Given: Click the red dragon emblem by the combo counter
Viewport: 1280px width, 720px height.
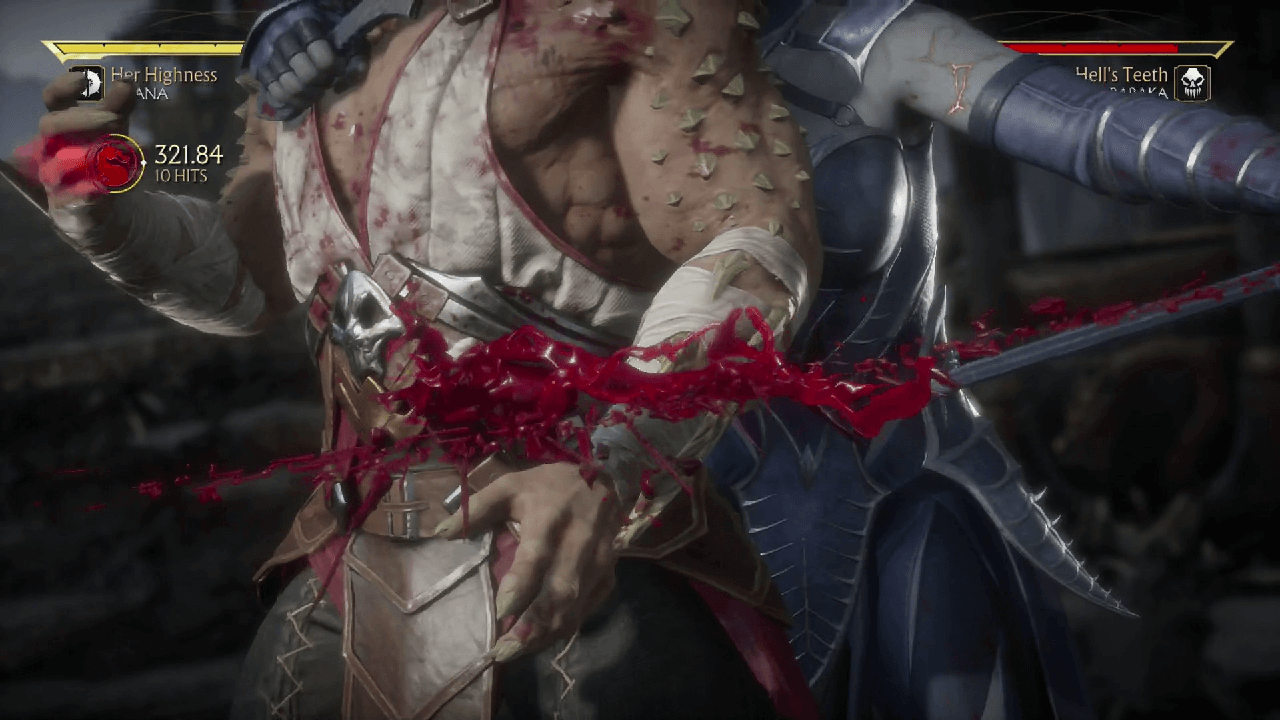Looking at the screenshot, I should [119, 164].
